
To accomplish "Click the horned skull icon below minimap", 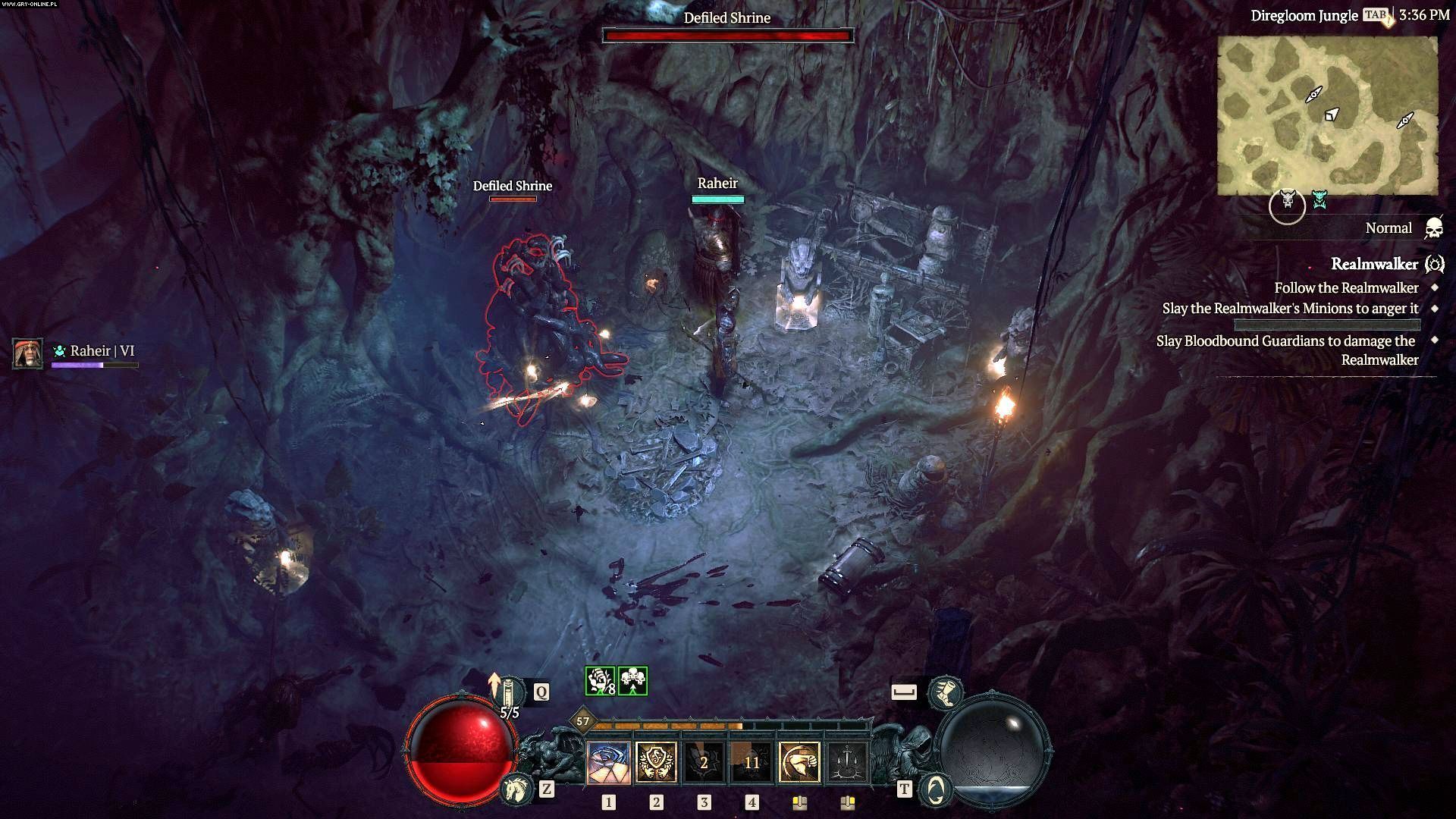I will point(1287,203).
